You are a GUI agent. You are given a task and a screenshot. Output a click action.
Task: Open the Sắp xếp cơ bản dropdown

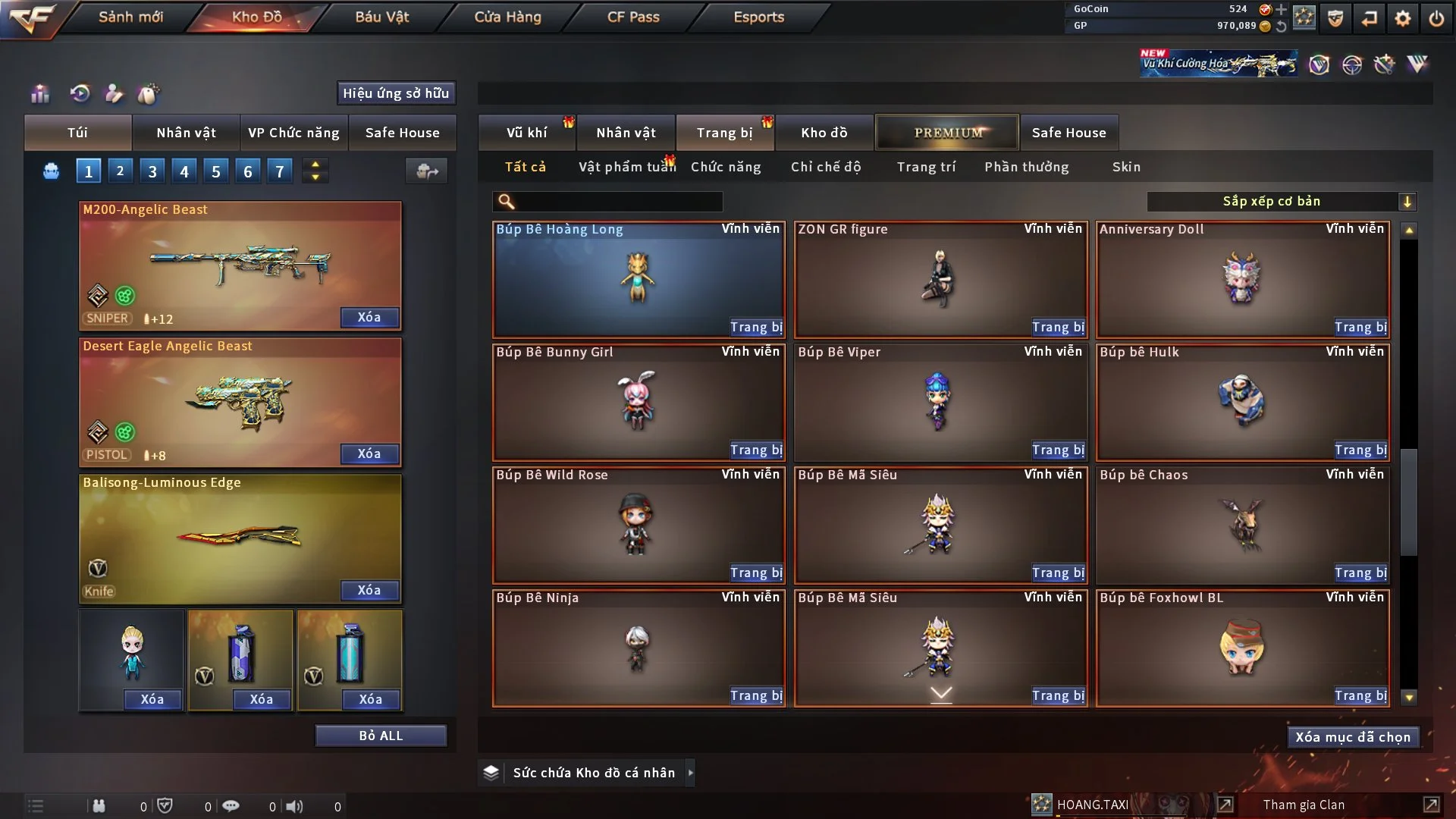(1281, 202)
